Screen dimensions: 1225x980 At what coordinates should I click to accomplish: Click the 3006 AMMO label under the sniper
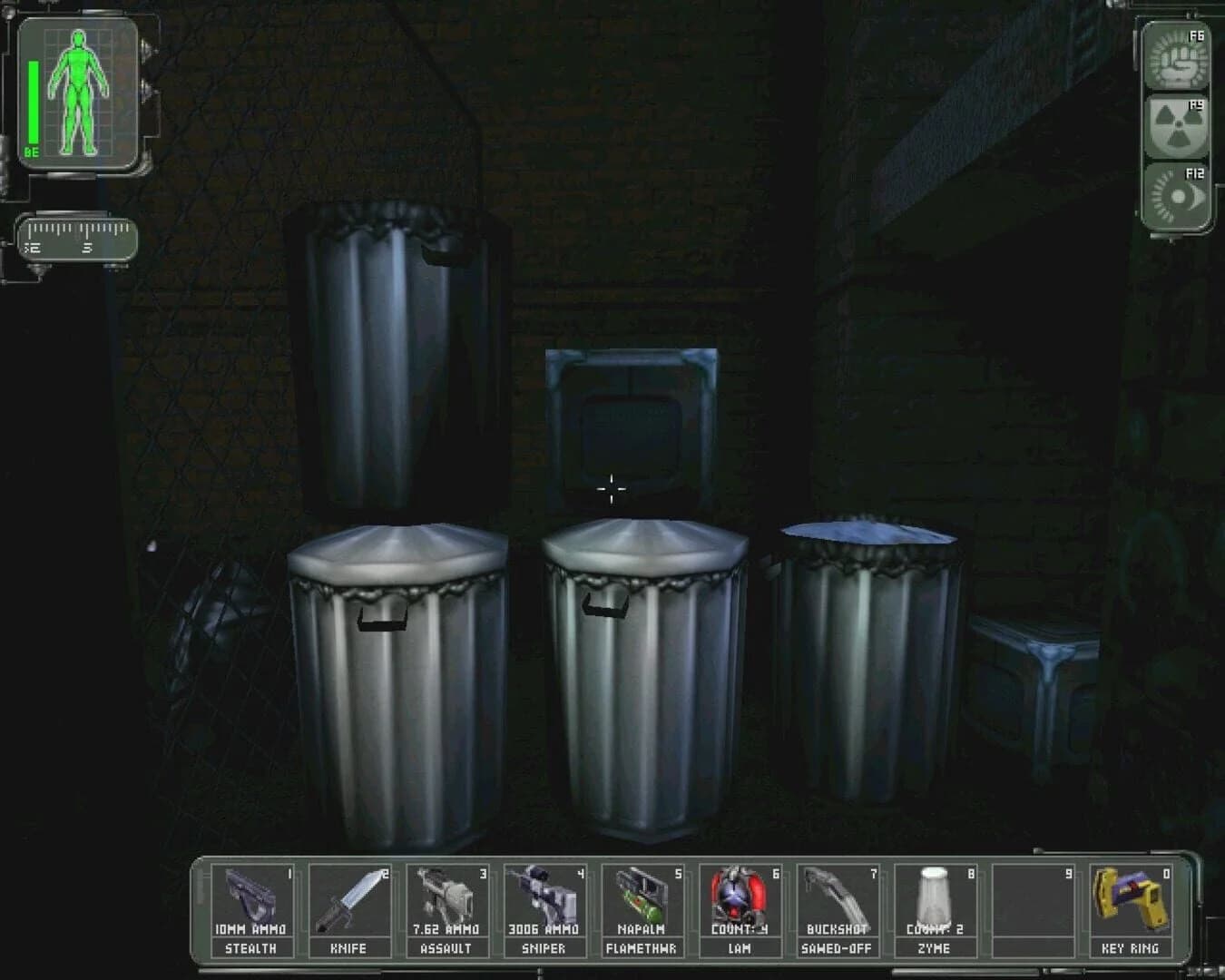[x=545, y=930]
